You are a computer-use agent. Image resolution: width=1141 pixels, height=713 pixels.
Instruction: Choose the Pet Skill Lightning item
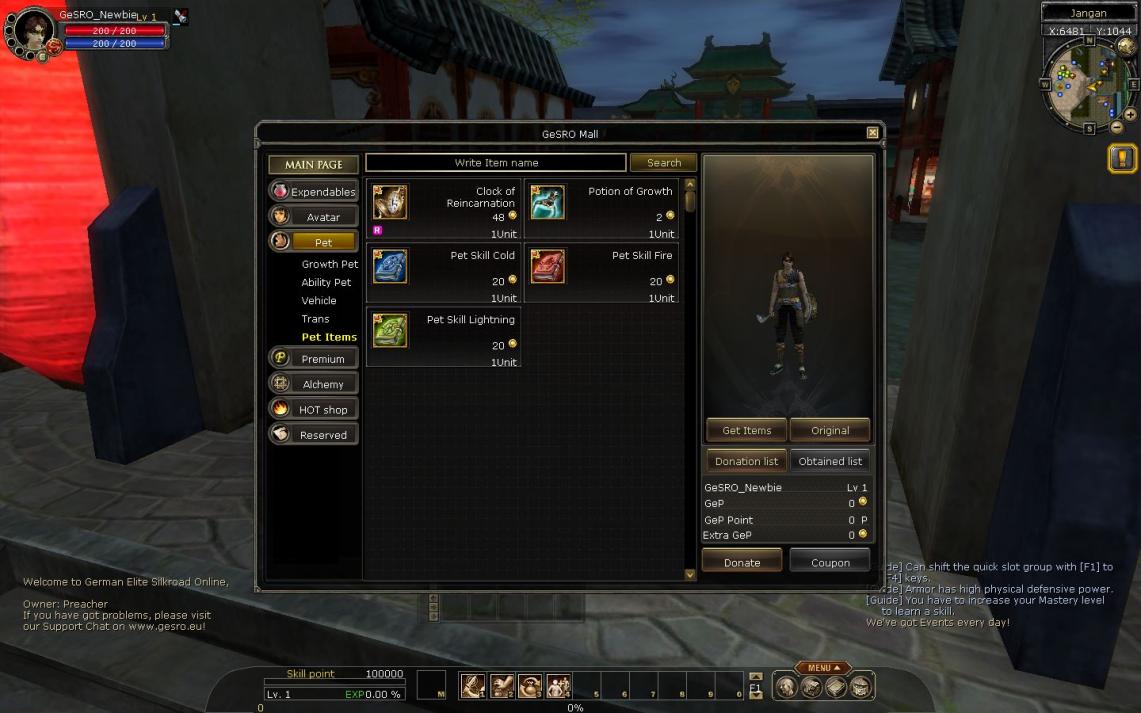[443, 335]
